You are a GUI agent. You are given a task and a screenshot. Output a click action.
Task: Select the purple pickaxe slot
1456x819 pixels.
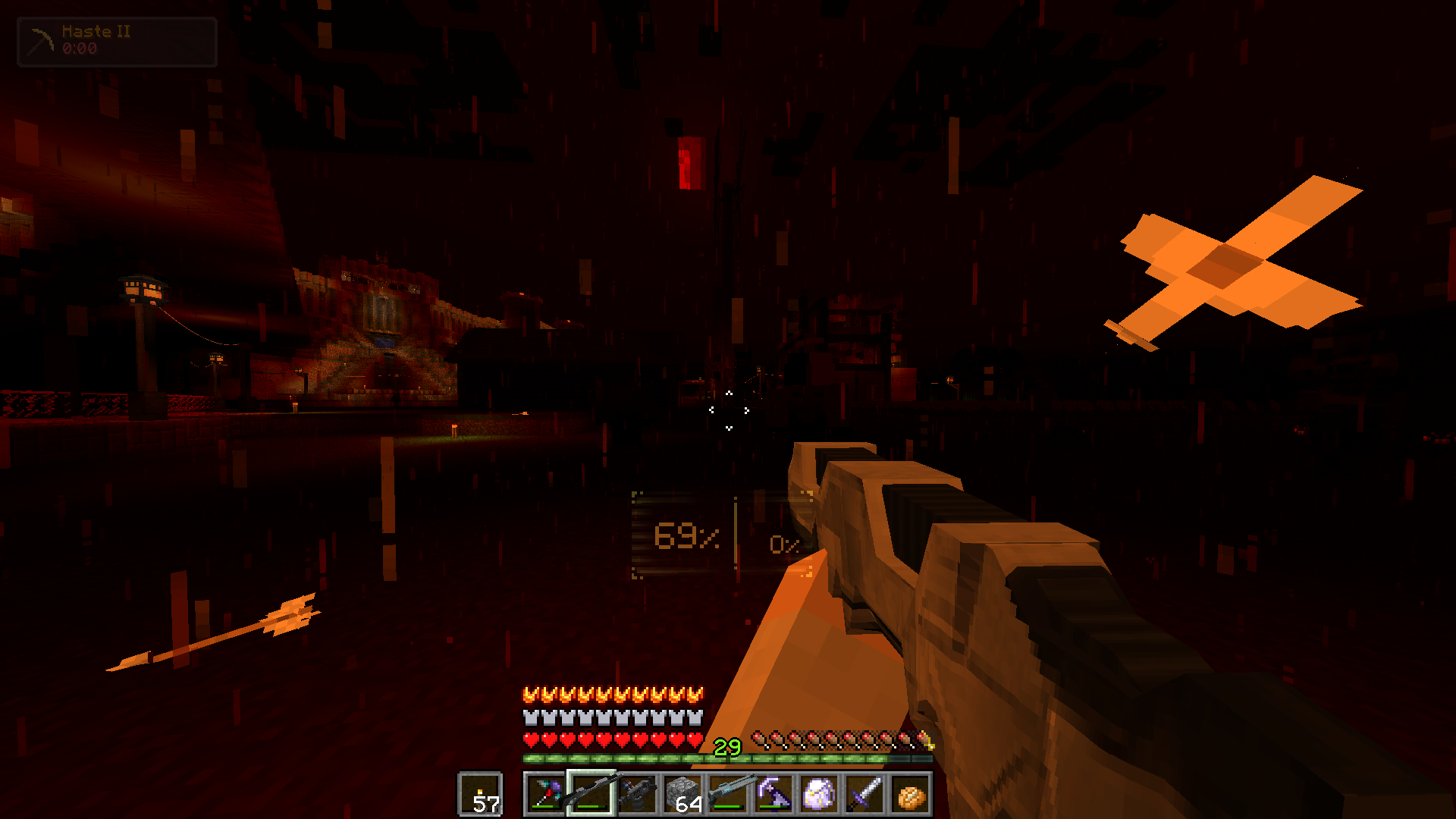[x=773, y=795]
